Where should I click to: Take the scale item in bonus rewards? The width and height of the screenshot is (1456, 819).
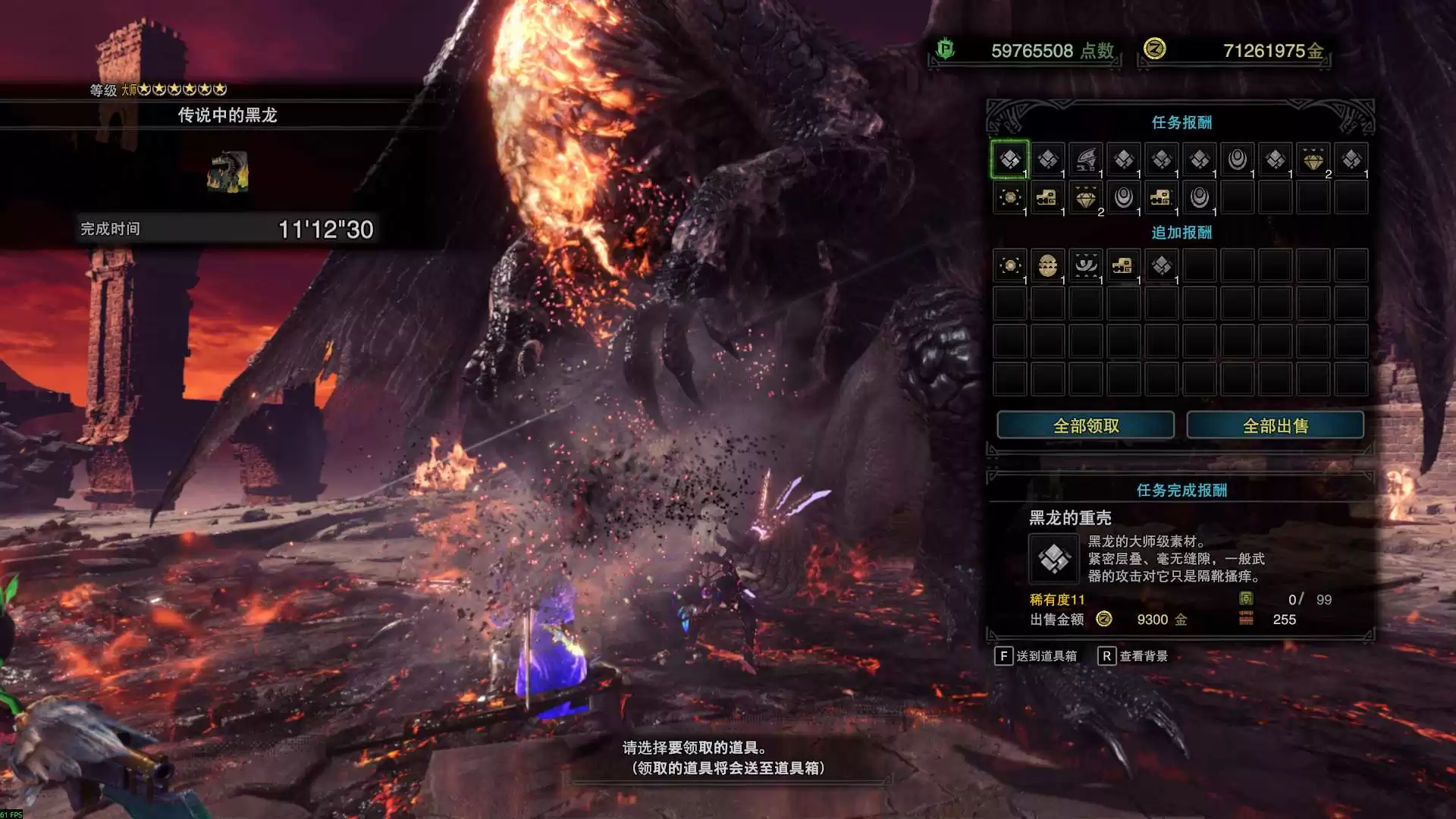tap(1161, 265)
